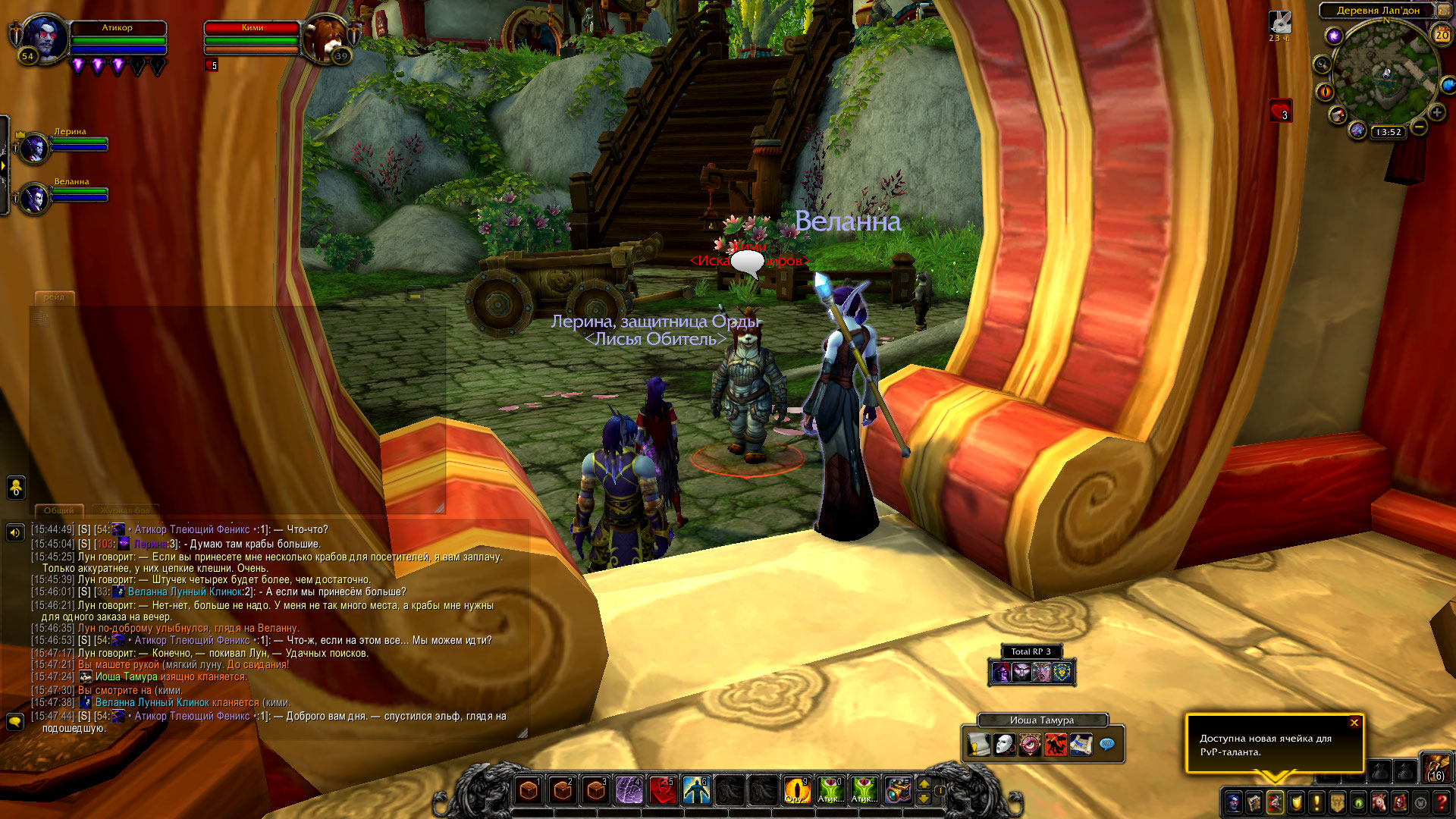
Task: Click the white mask icon in Иоша Тамура panel
Action: [1004, 745]
